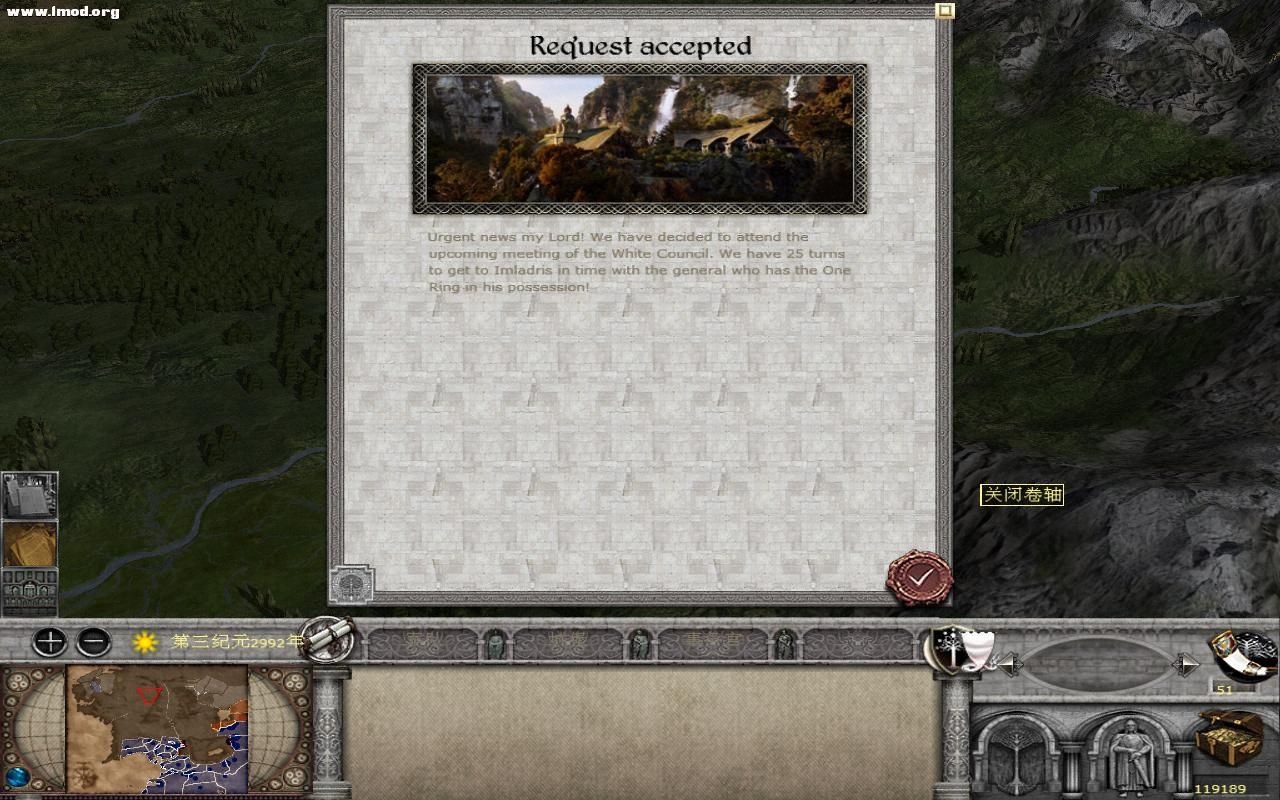
Task: Click the Imladris artwork in the Request accepted scroll
Action: pos(640,137)
